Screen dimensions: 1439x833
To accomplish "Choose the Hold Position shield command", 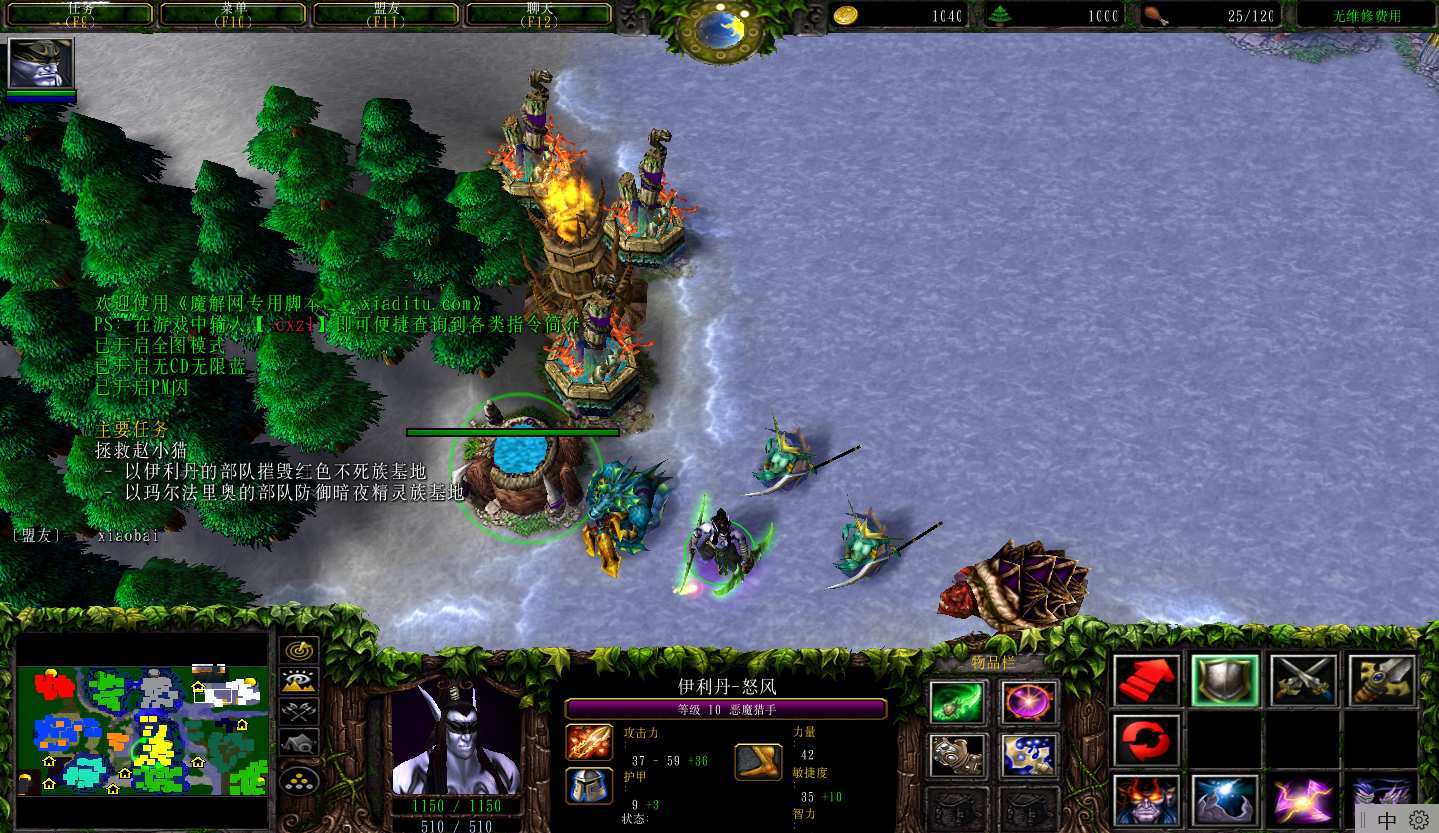I will (x=1224, y=680).
